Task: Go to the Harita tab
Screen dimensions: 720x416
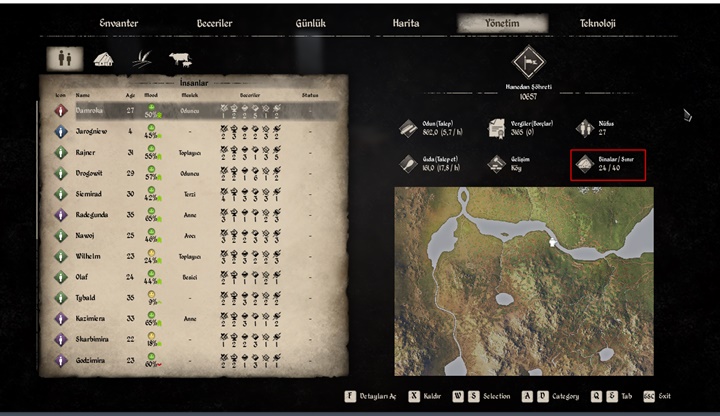Action: click(x=406, y=23)
